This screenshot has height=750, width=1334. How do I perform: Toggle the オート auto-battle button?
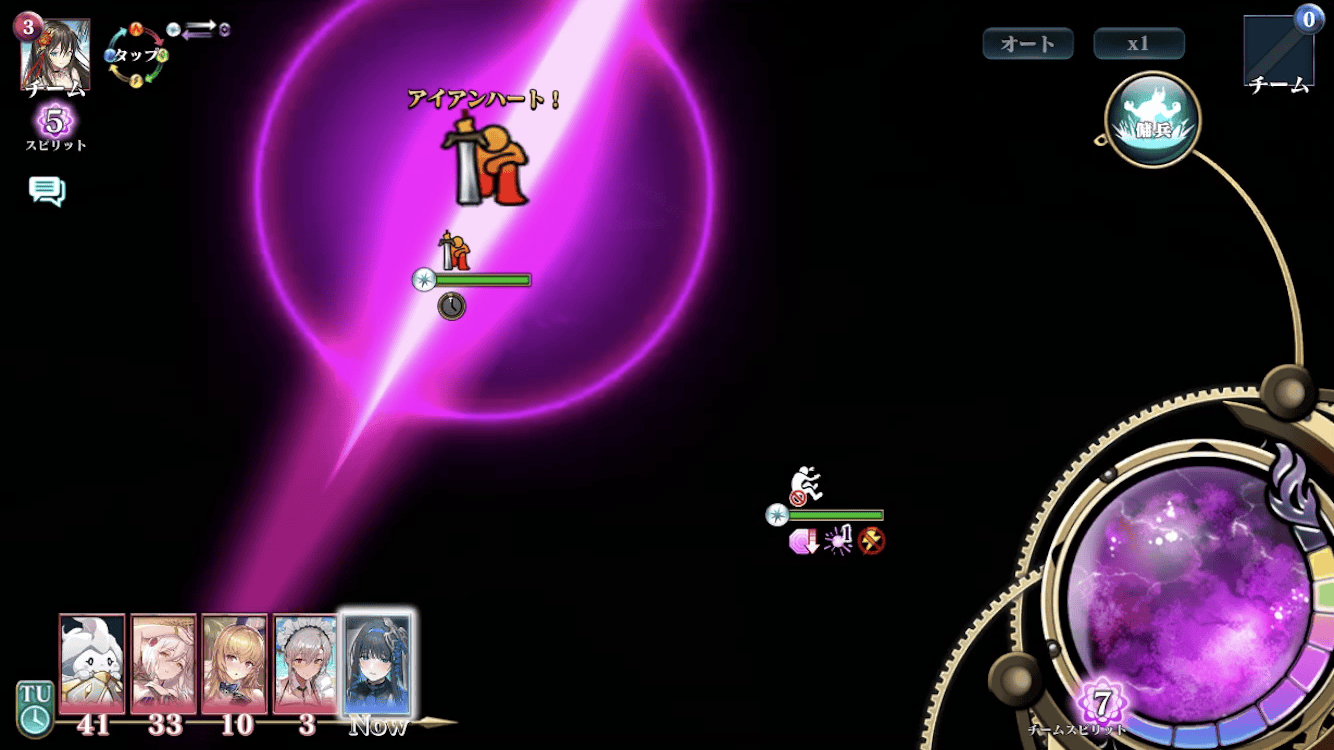coord(1028,44)
